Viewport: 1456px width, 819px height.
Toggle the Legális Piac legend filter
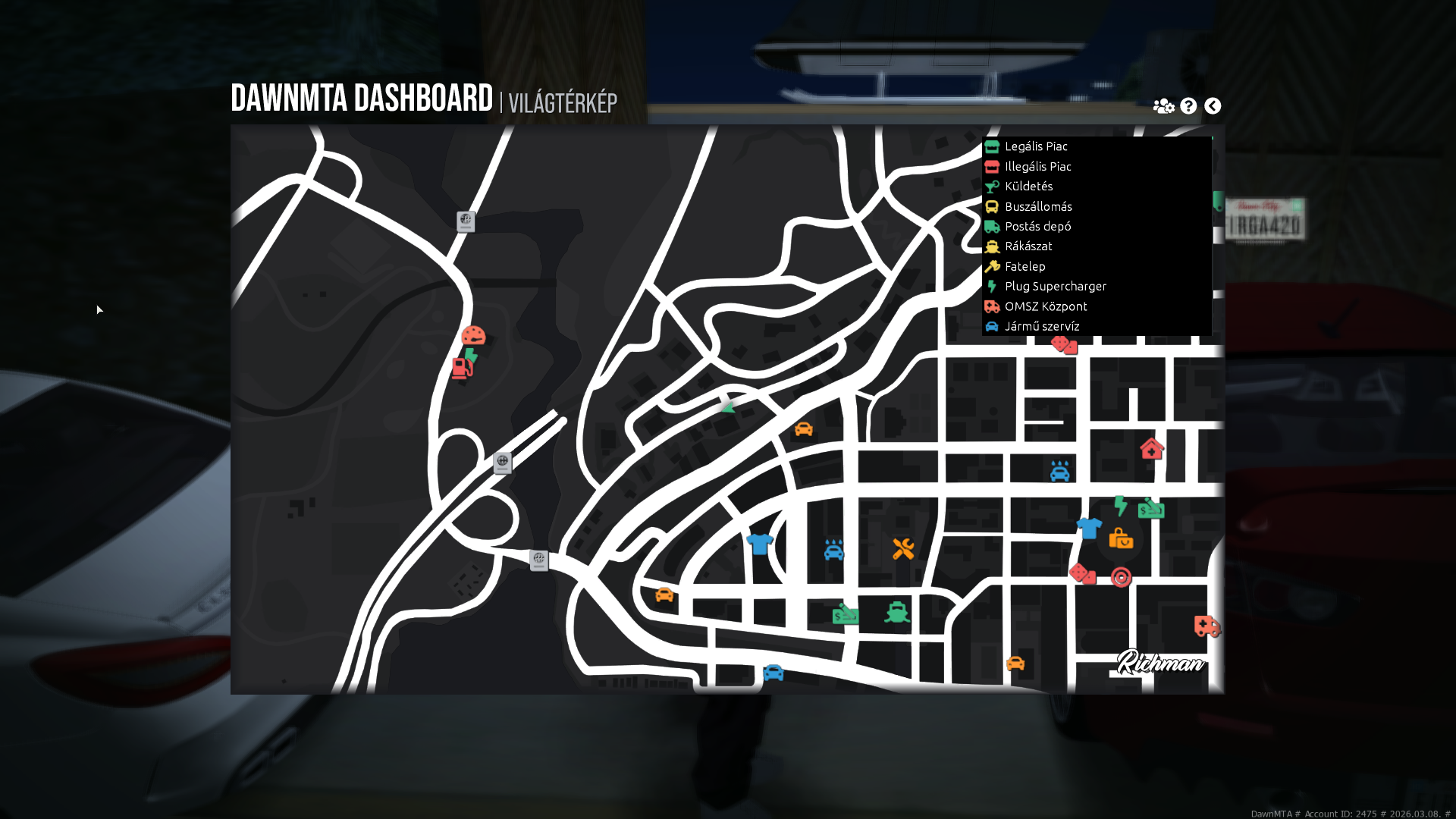tap(1036, 146)
